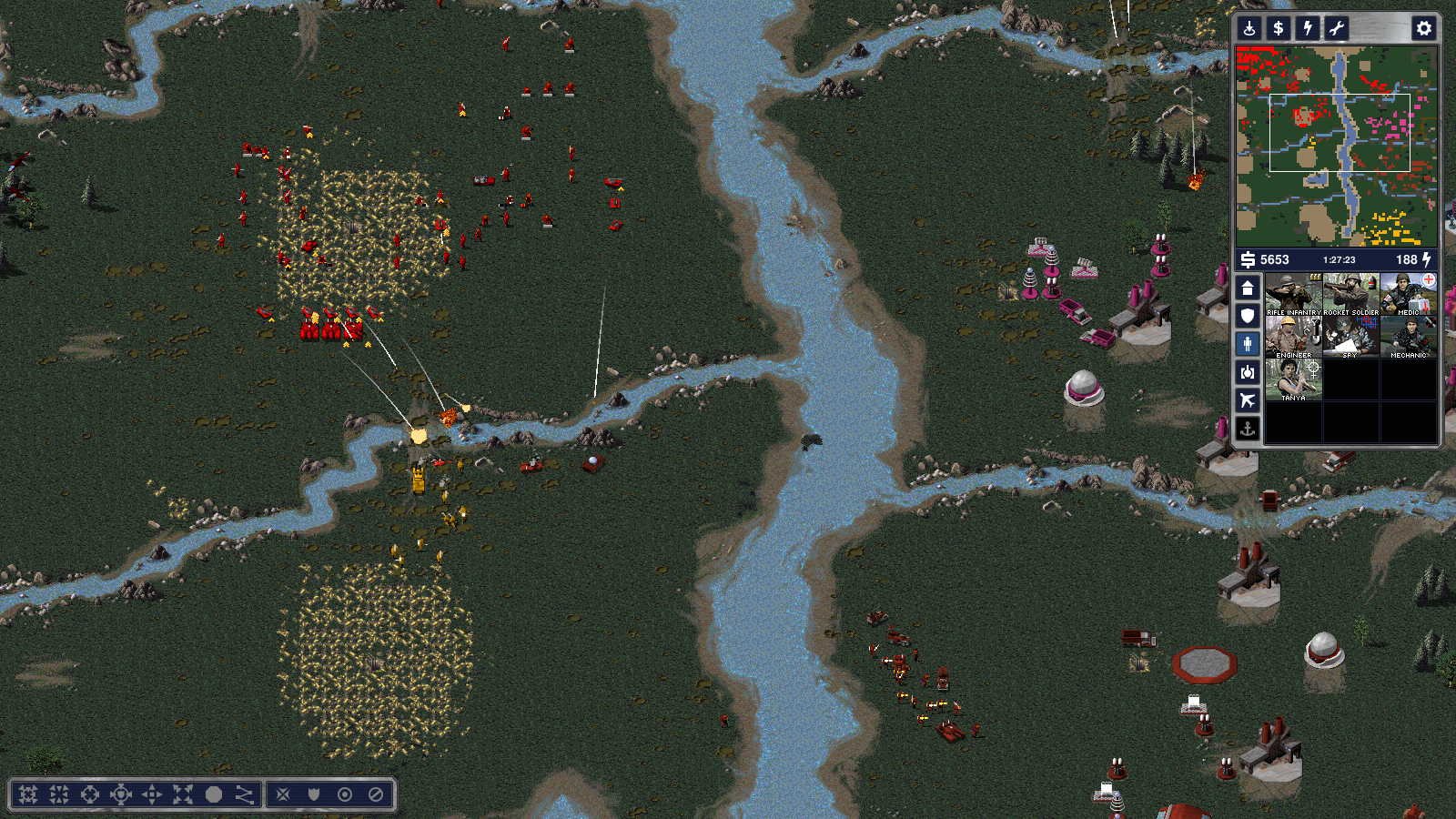
Task: Activate the waypoint mode command button
Action: pos(245,794)
